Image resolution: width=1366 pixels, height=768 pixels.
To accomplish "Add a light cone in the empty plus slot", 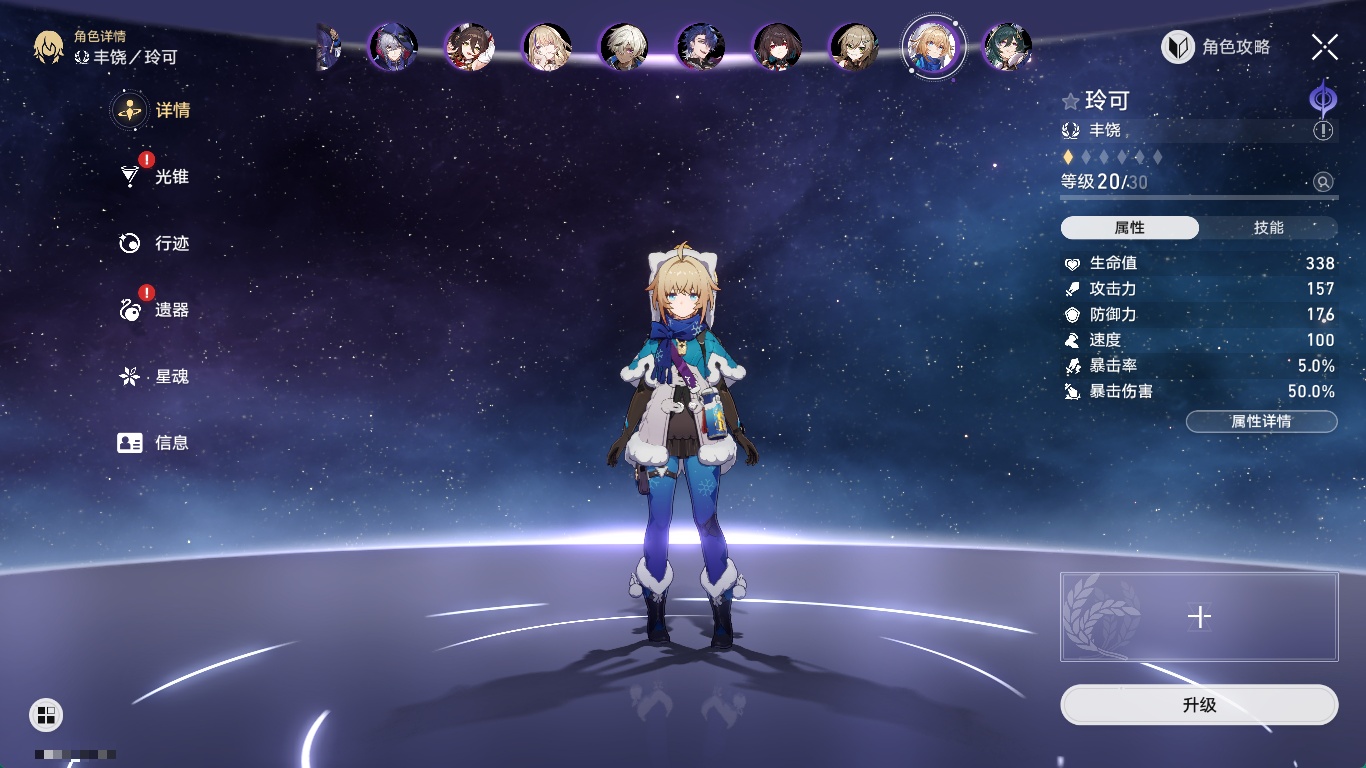I will 1199,617.
